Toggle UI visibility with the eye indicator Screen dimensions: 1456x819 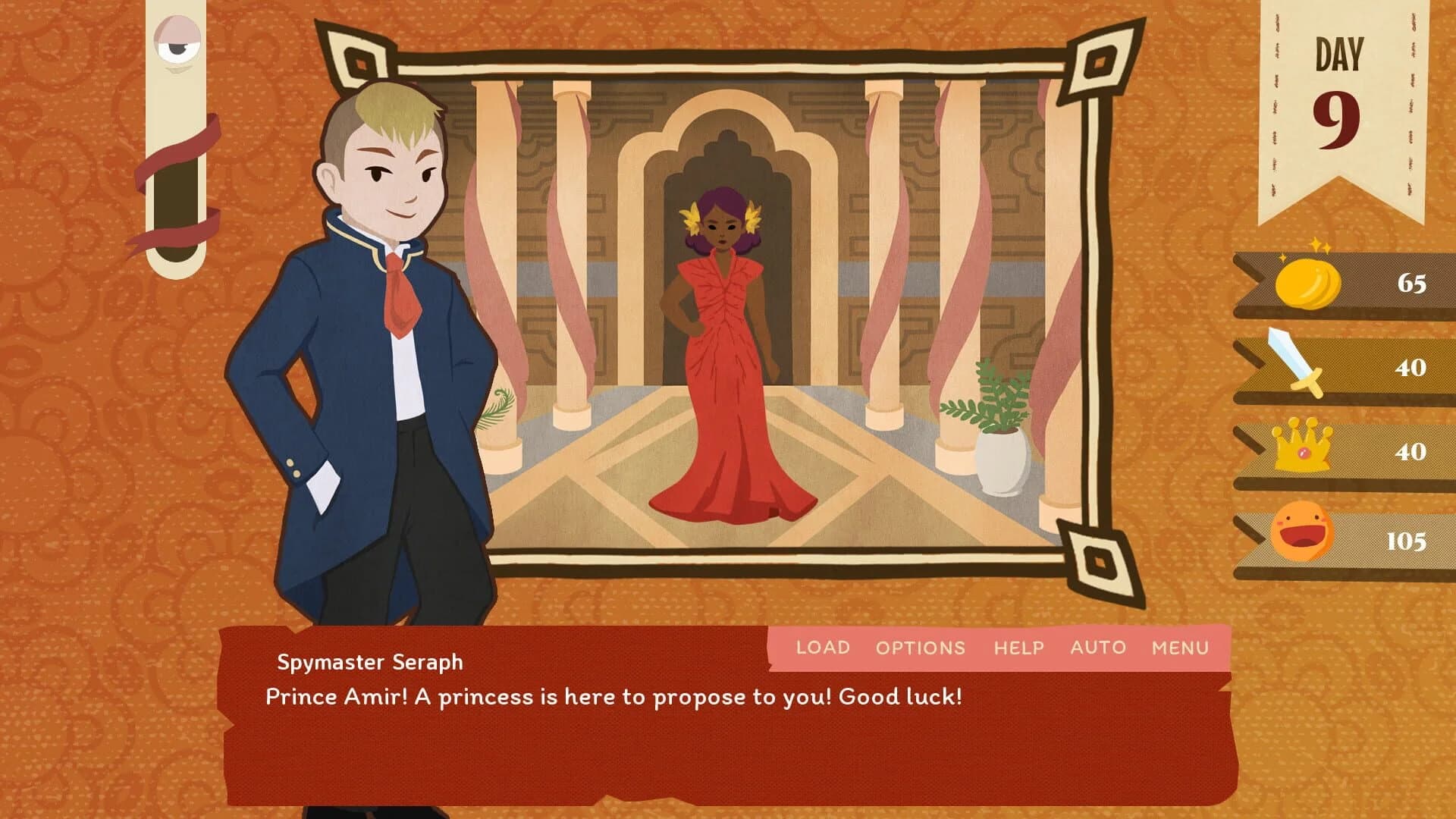tap(178, 42)
